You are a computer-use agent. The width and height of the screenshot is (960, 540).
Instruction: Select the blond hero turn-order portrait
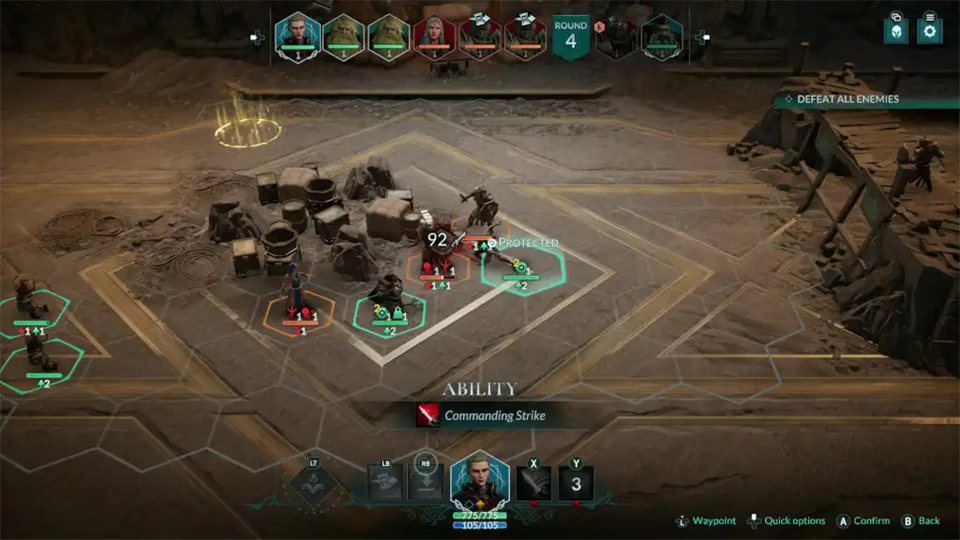pos(296,36)
